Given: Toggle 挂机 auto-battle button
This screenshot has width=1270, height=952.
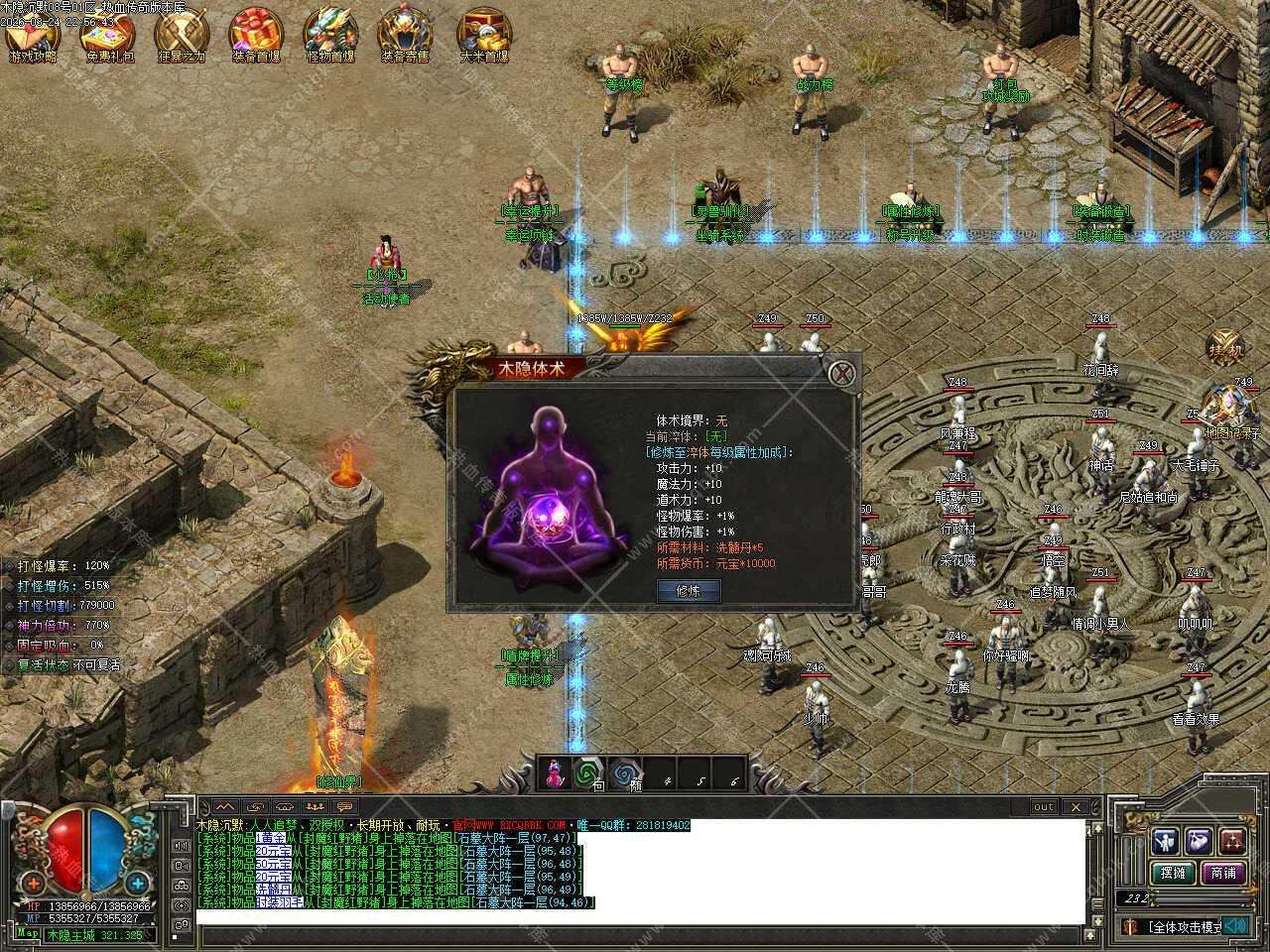Looking at the screenshot, I should pos(1224,347).
